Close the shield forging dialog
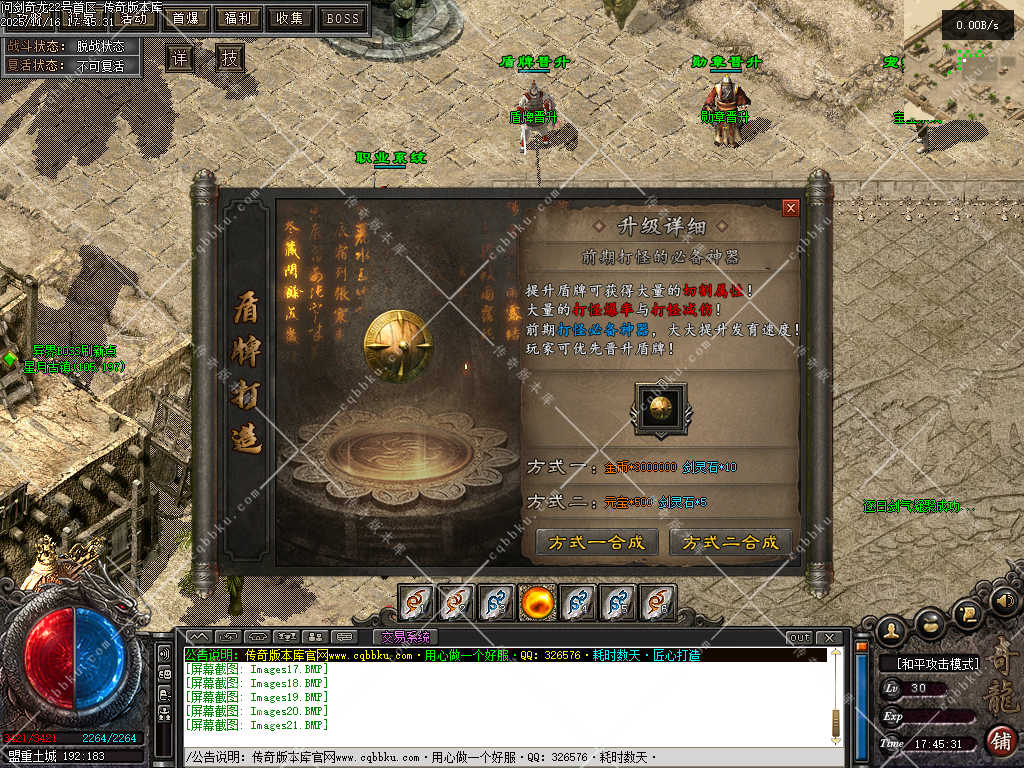This screenshot has height=768, width=1024. point(791,208)
